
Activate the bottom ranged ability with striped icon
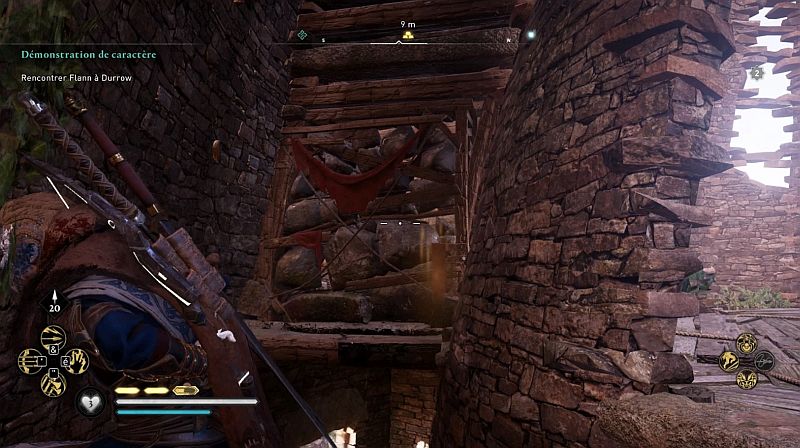(x=52, y=382)
